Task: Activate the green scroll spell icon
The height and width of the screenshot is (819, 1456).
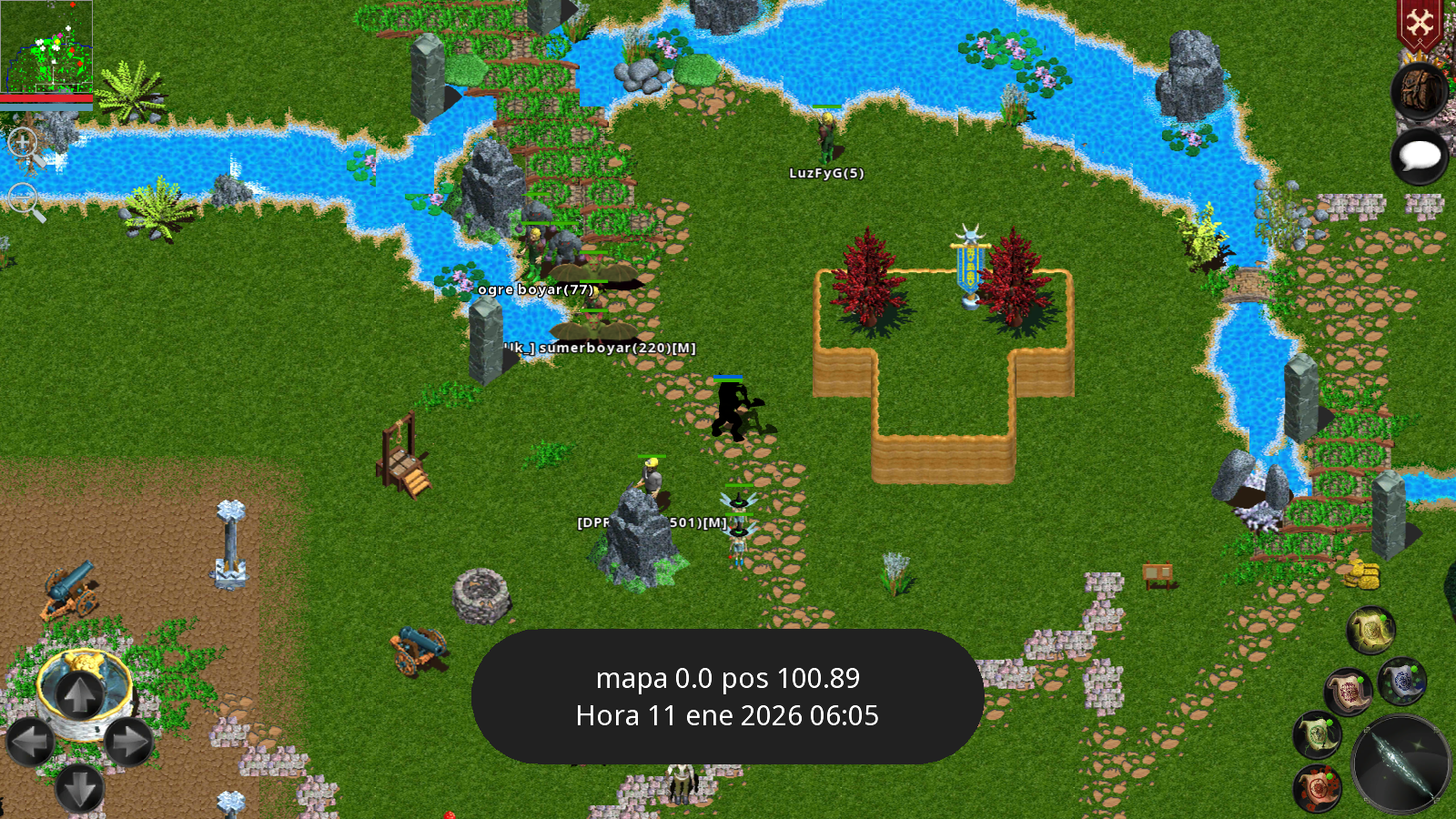Action: (x=1316, y=735)
